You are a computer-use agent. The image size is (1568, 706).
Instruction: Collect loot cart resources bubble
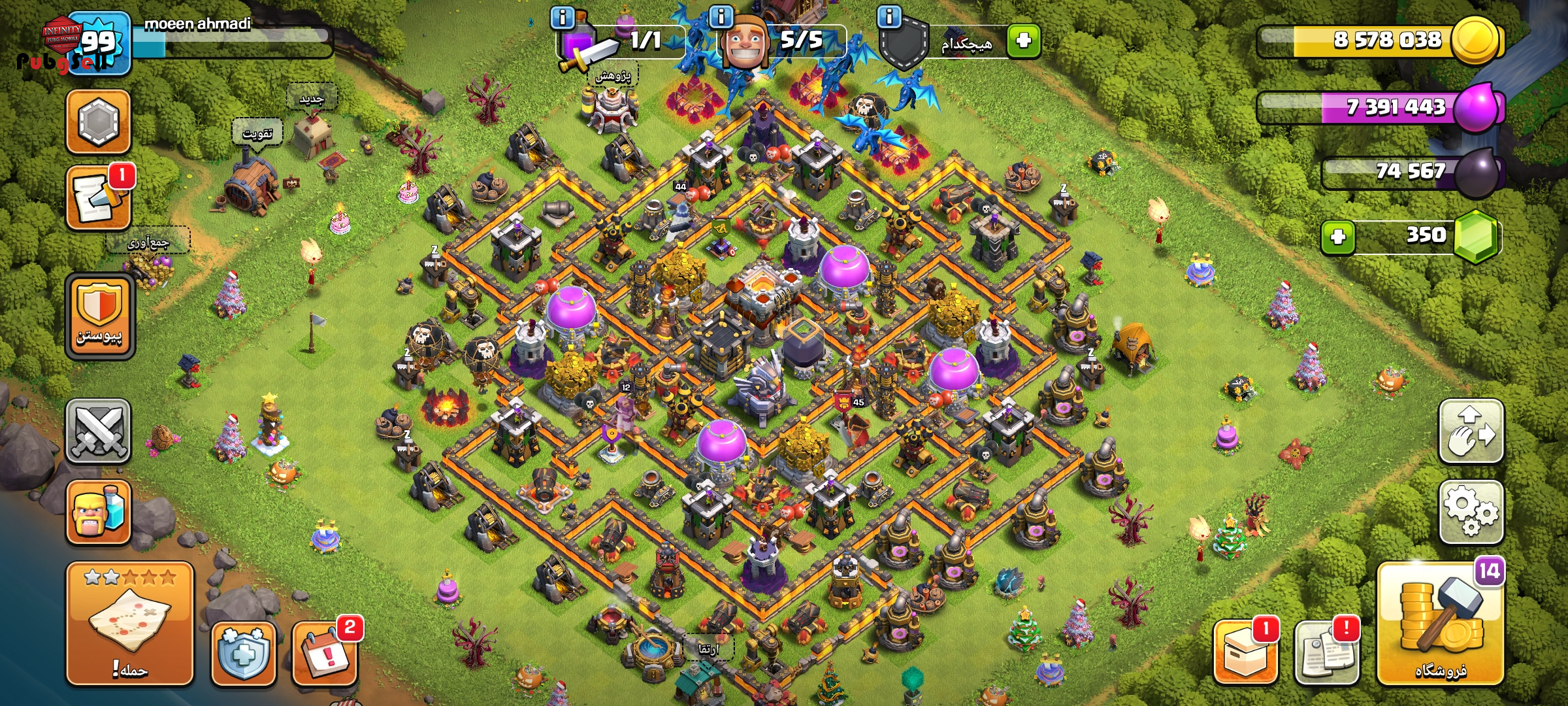[x=148, y=243]
